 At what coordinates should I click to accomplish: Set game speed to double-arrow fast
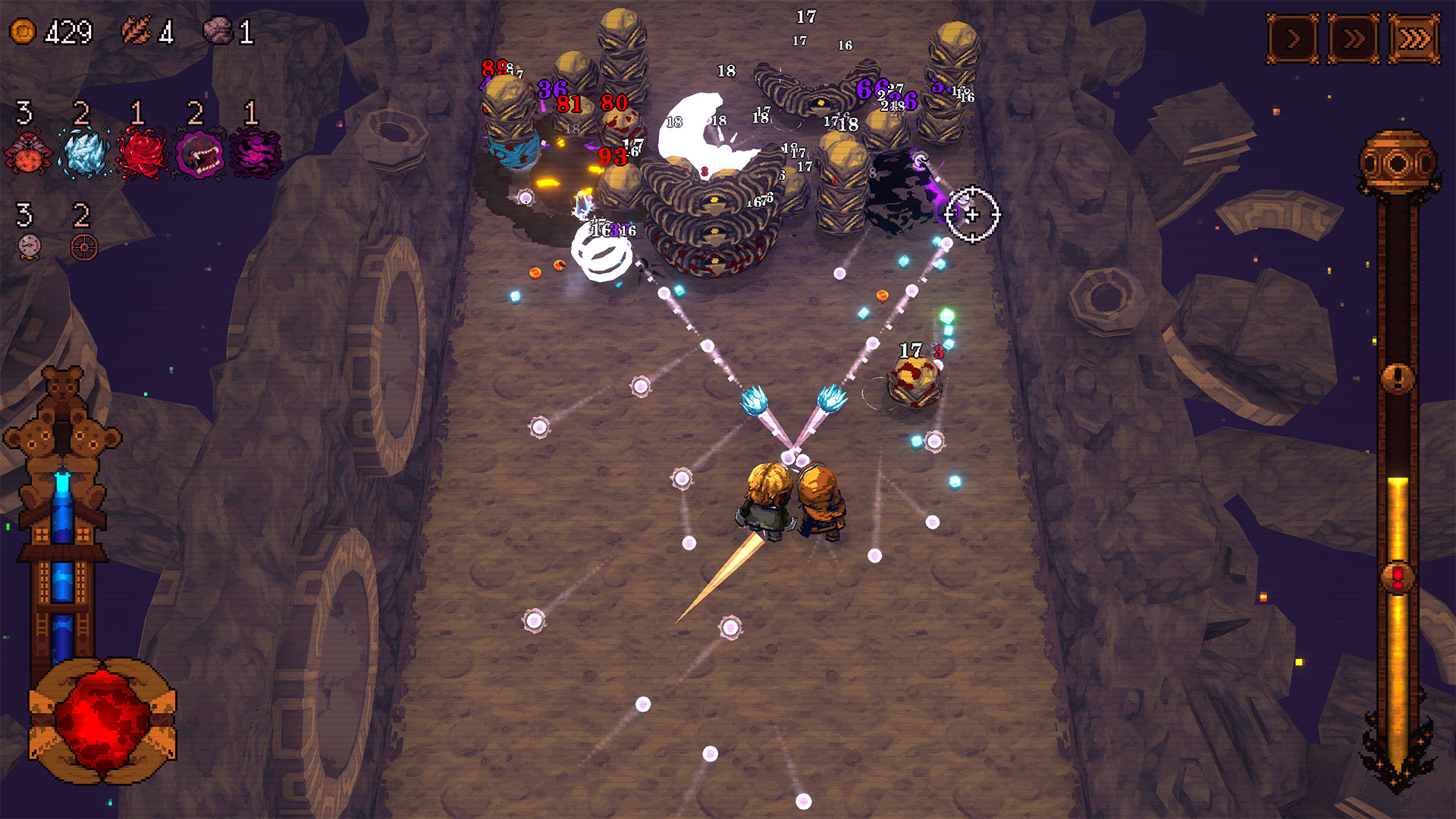1354,38
